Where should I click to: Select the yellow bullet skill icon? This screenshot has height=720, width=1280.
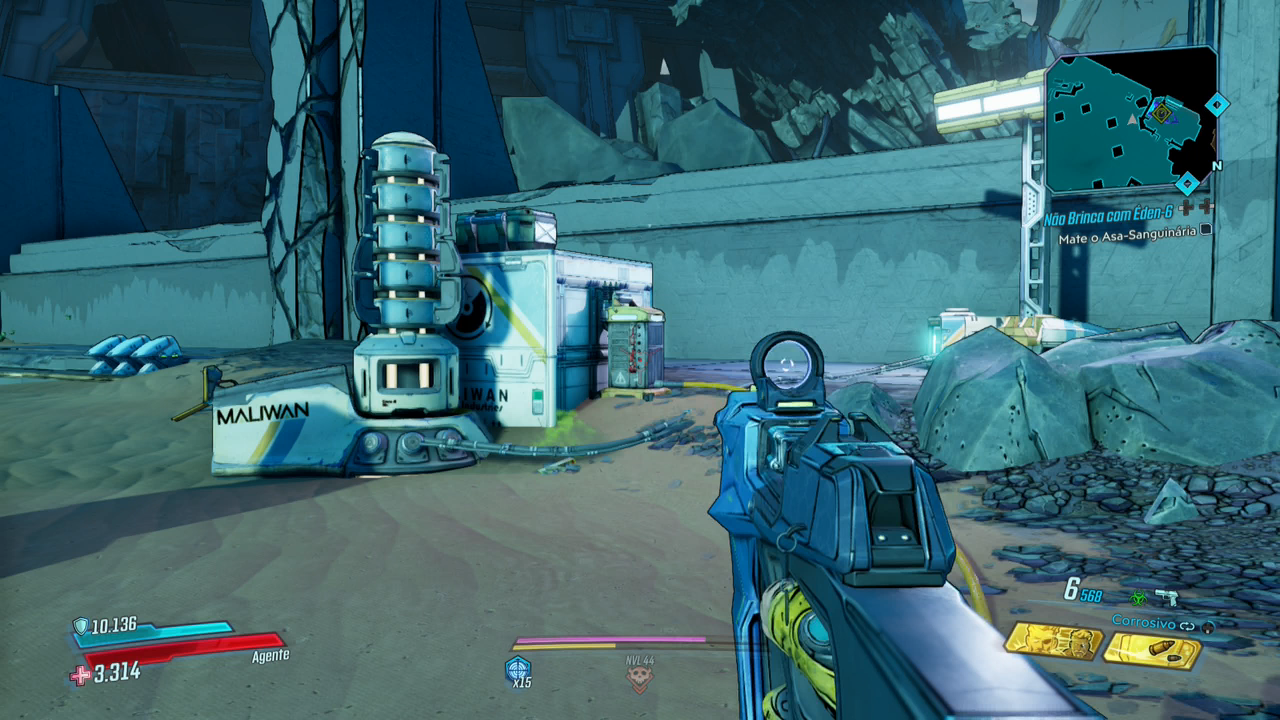point(1153,651)
